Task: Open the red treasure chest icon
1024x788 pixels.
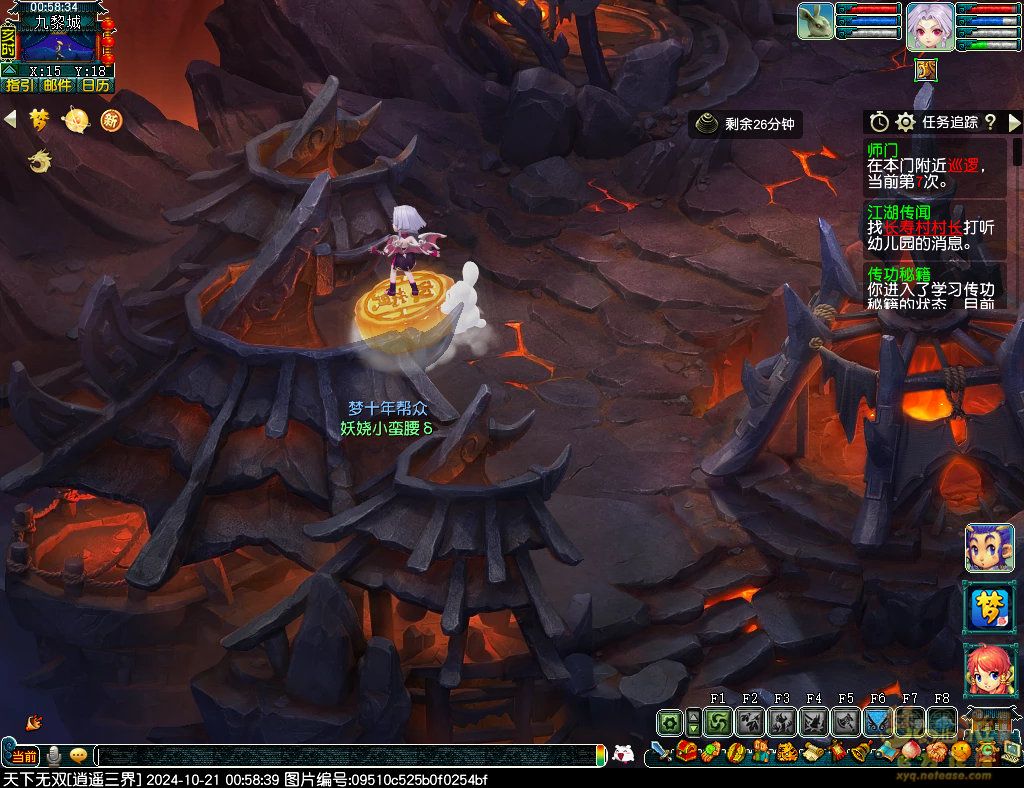Action: [x=685, y=751]
